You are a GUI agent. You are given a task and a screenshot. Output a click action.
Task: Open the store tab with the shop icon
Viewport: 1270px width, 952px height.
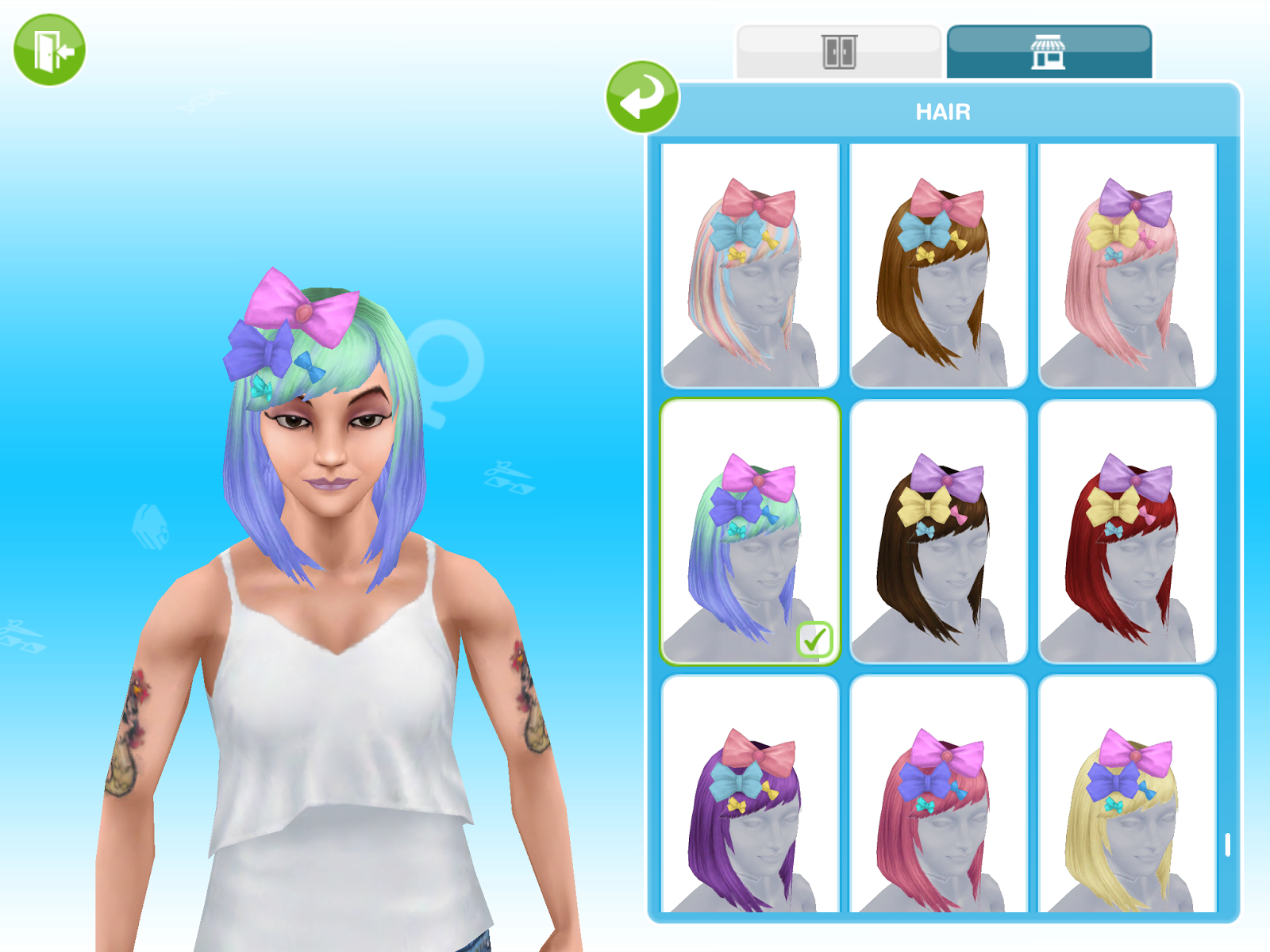coord(1052,49)
